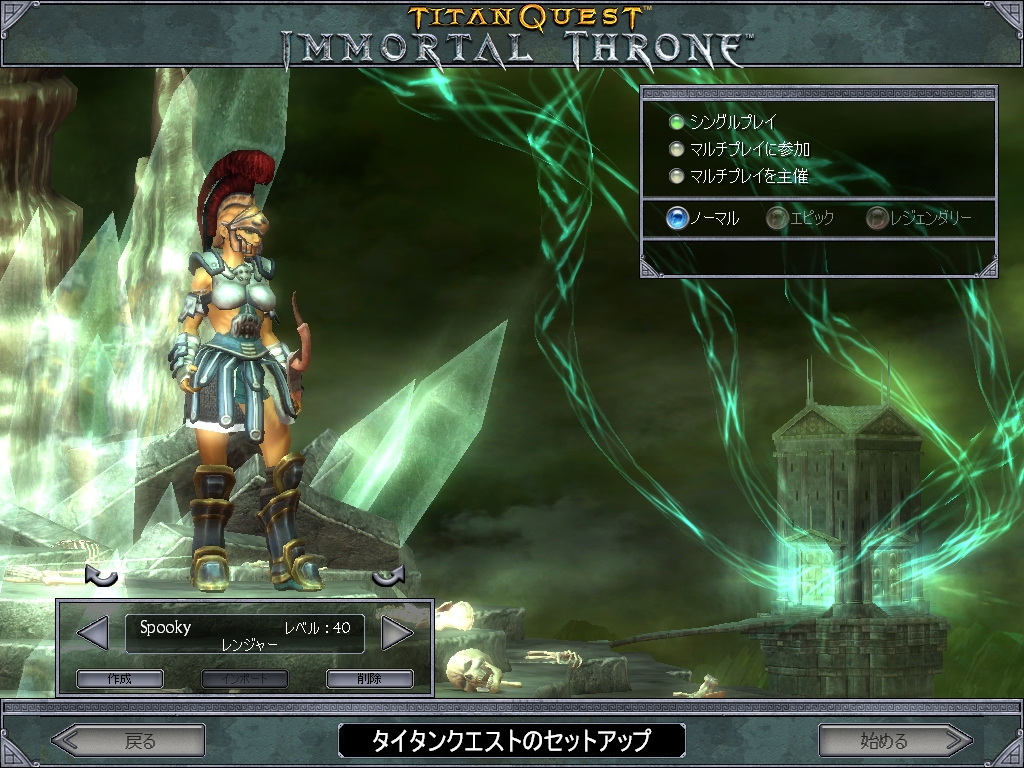This screenshot has width=1024, height=768.
Task: Select the レジェンダリー difficulty
Action: tap(877, 218)
